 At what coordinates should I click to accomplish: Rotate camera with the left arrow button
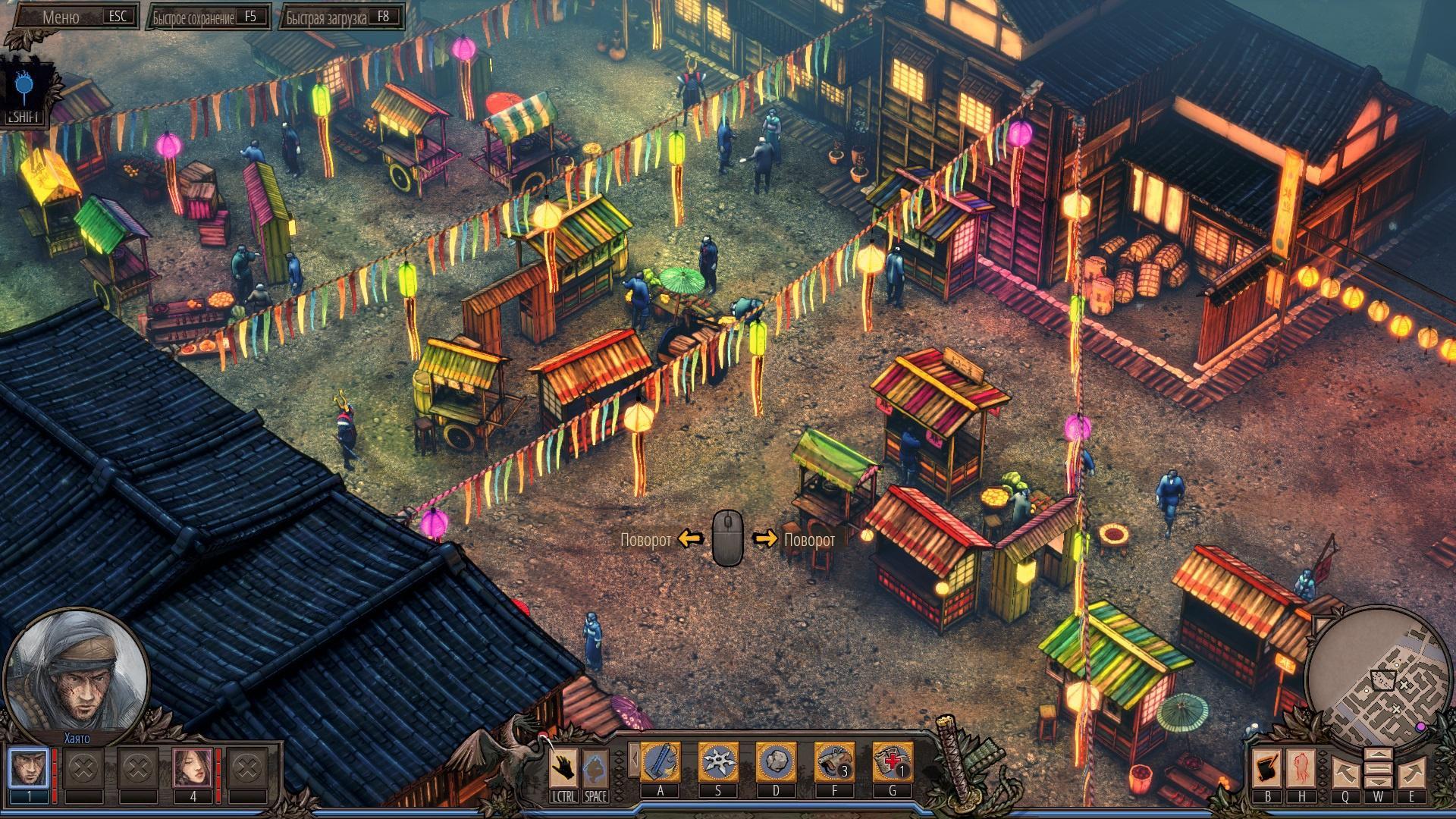pos(1345,772)
